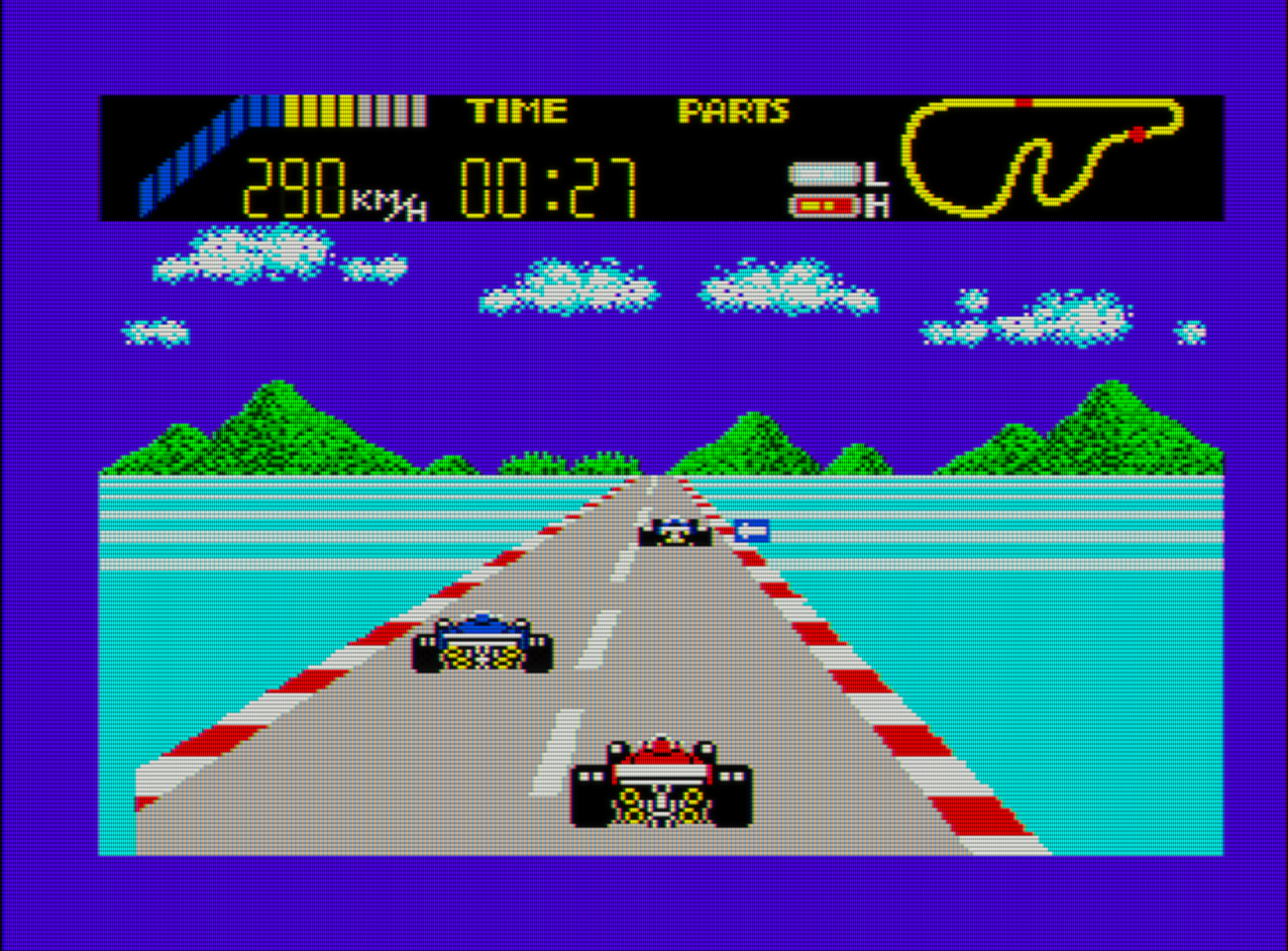Select the blue rival car on the road

click(x=479, y=644)
